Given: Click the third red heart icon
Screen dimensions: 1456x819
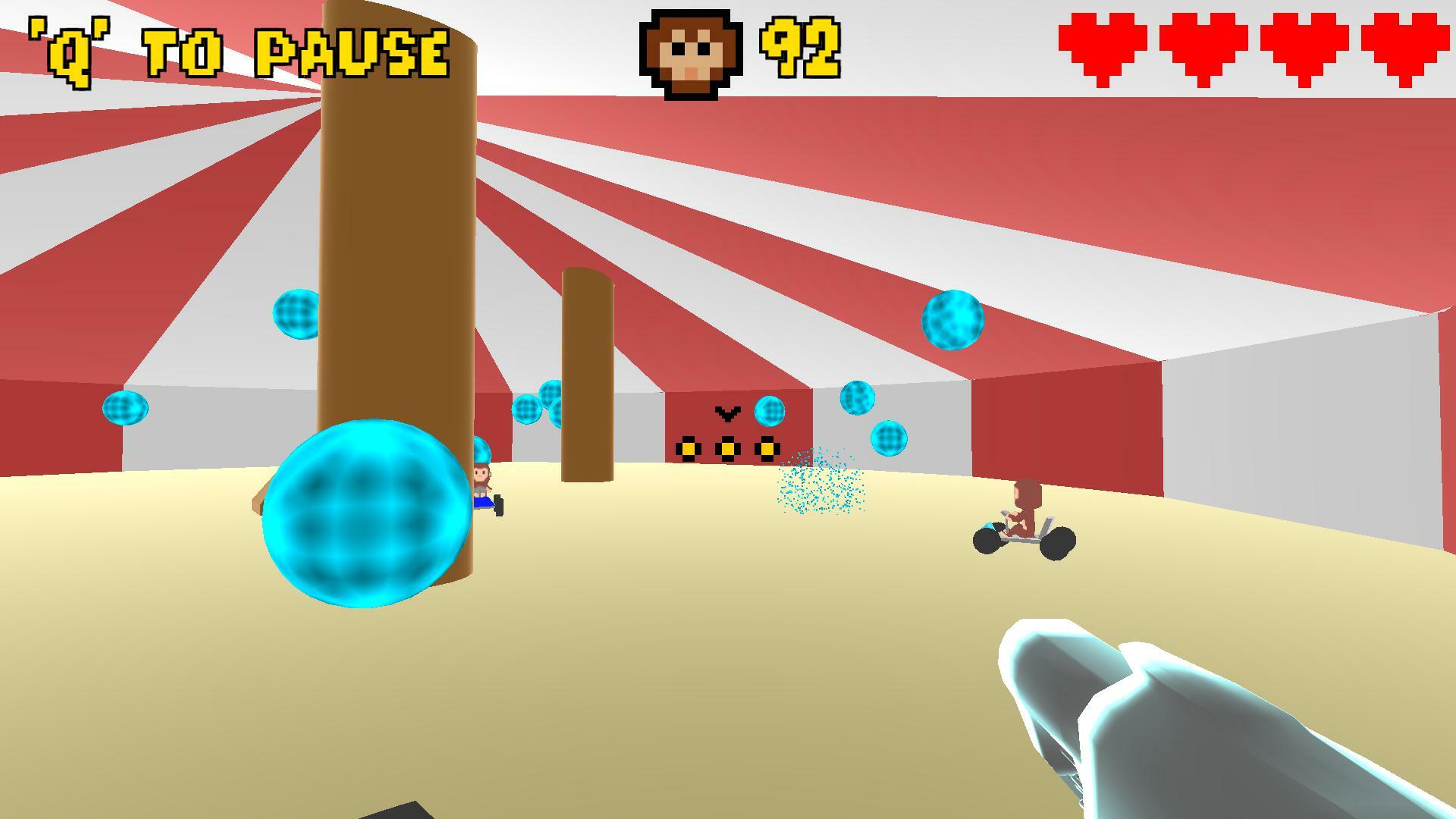Looking at the screenshot, I should coord(1306,48).
